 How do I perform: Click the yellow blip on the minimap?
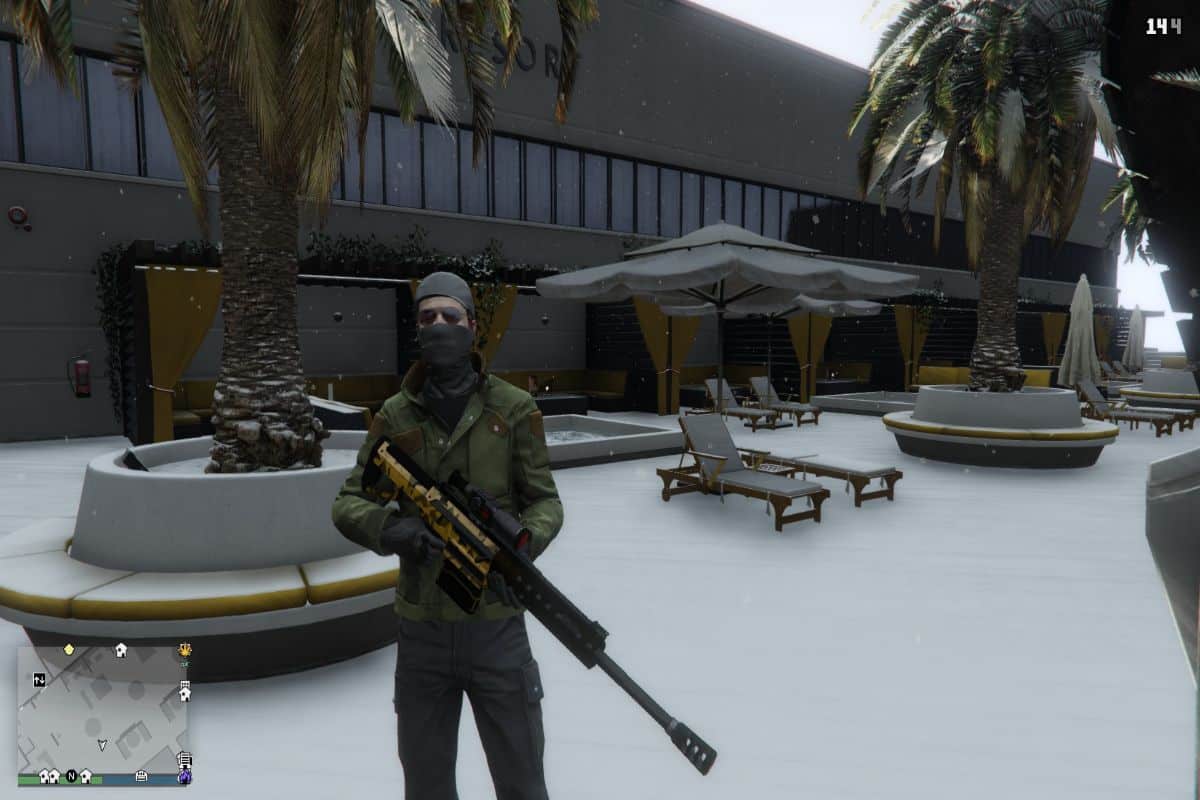click(x=69, y=650)
